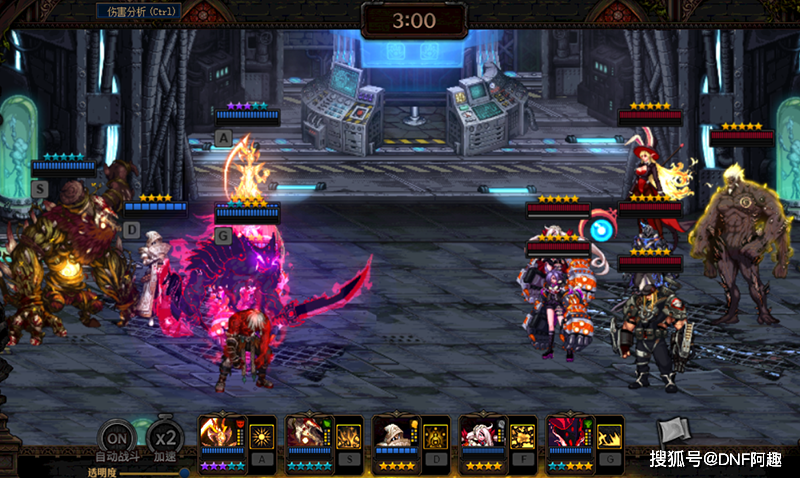Select the flame hero portrait card
Viewport: 800px width, 478px height.
[x=222, y=434]
